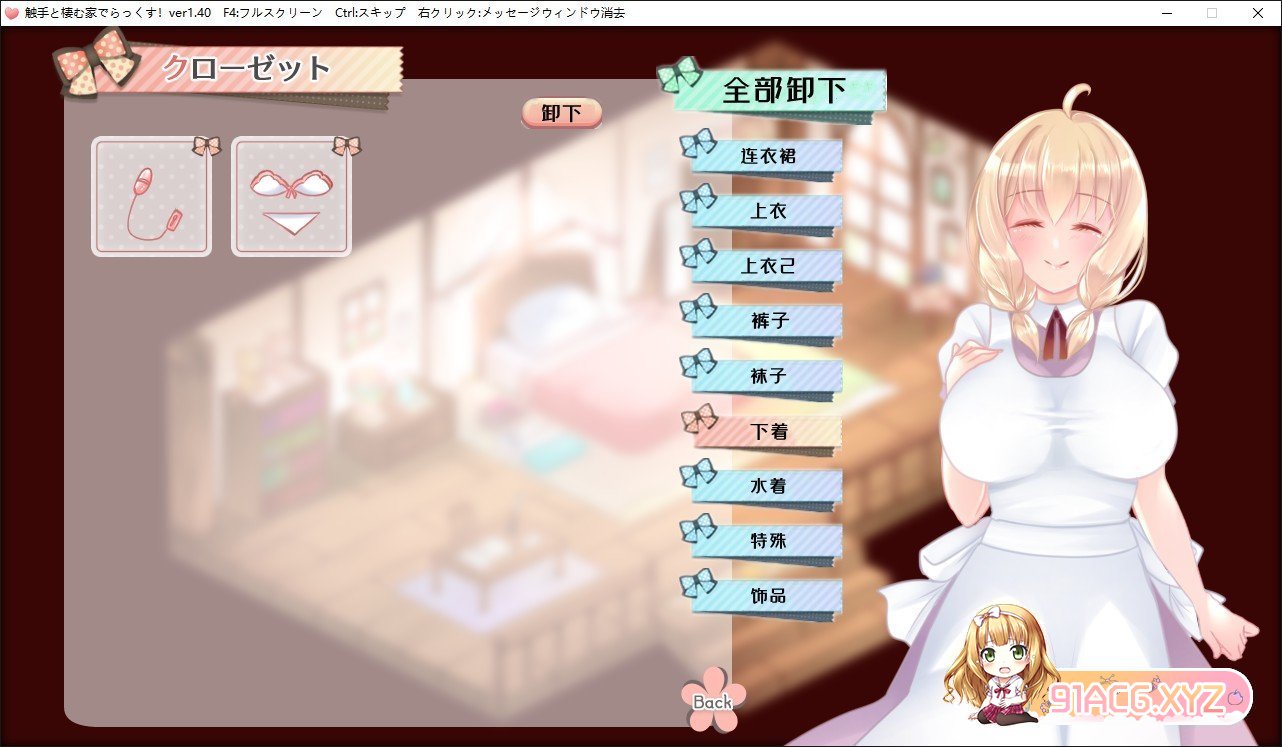Choose the 饰品 accessories category
This screenshot has height=747, width=1282.
[x=767, y=596]
